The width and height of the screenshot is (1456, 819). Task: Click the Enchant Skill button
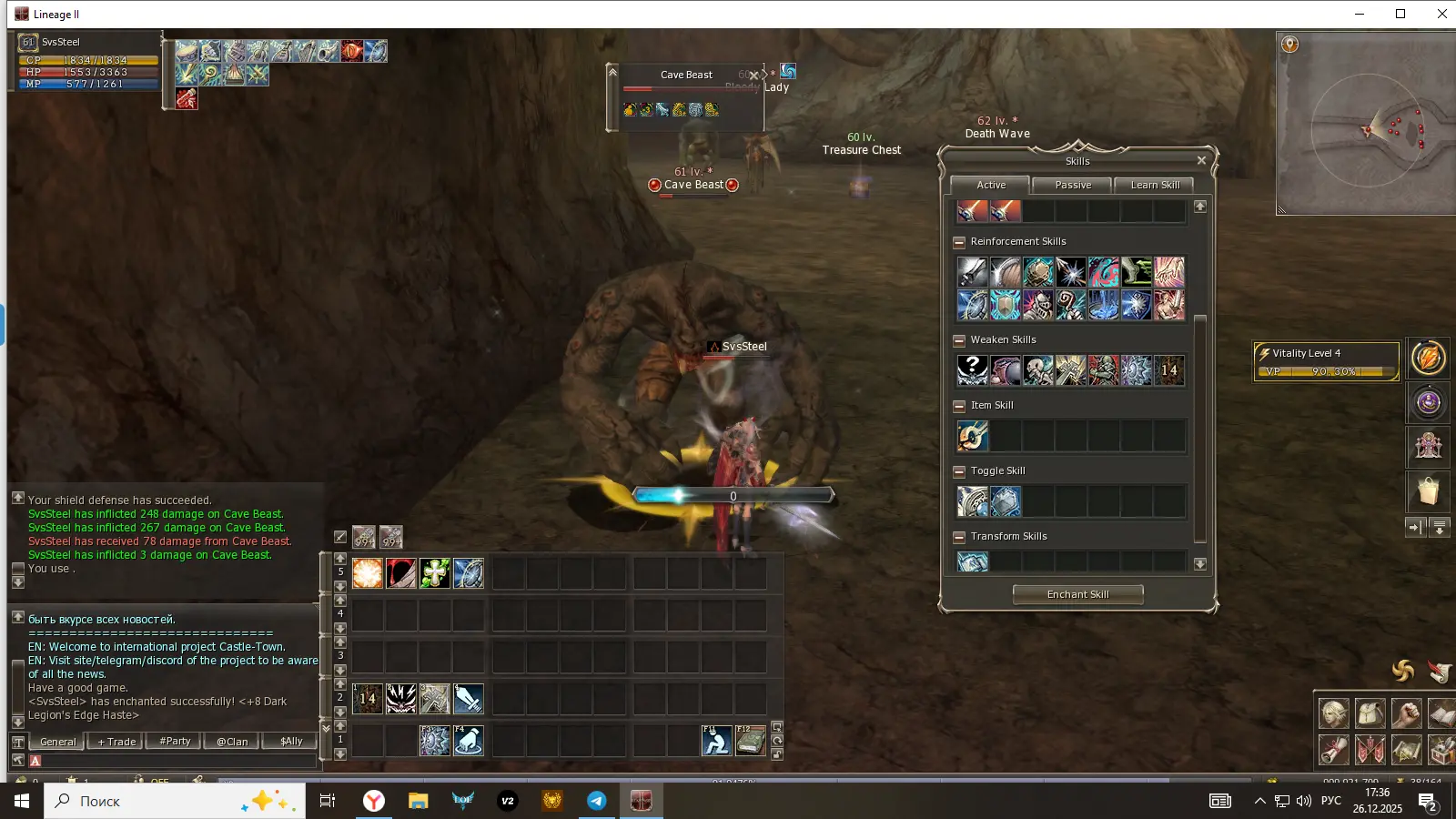[1077, 594]
